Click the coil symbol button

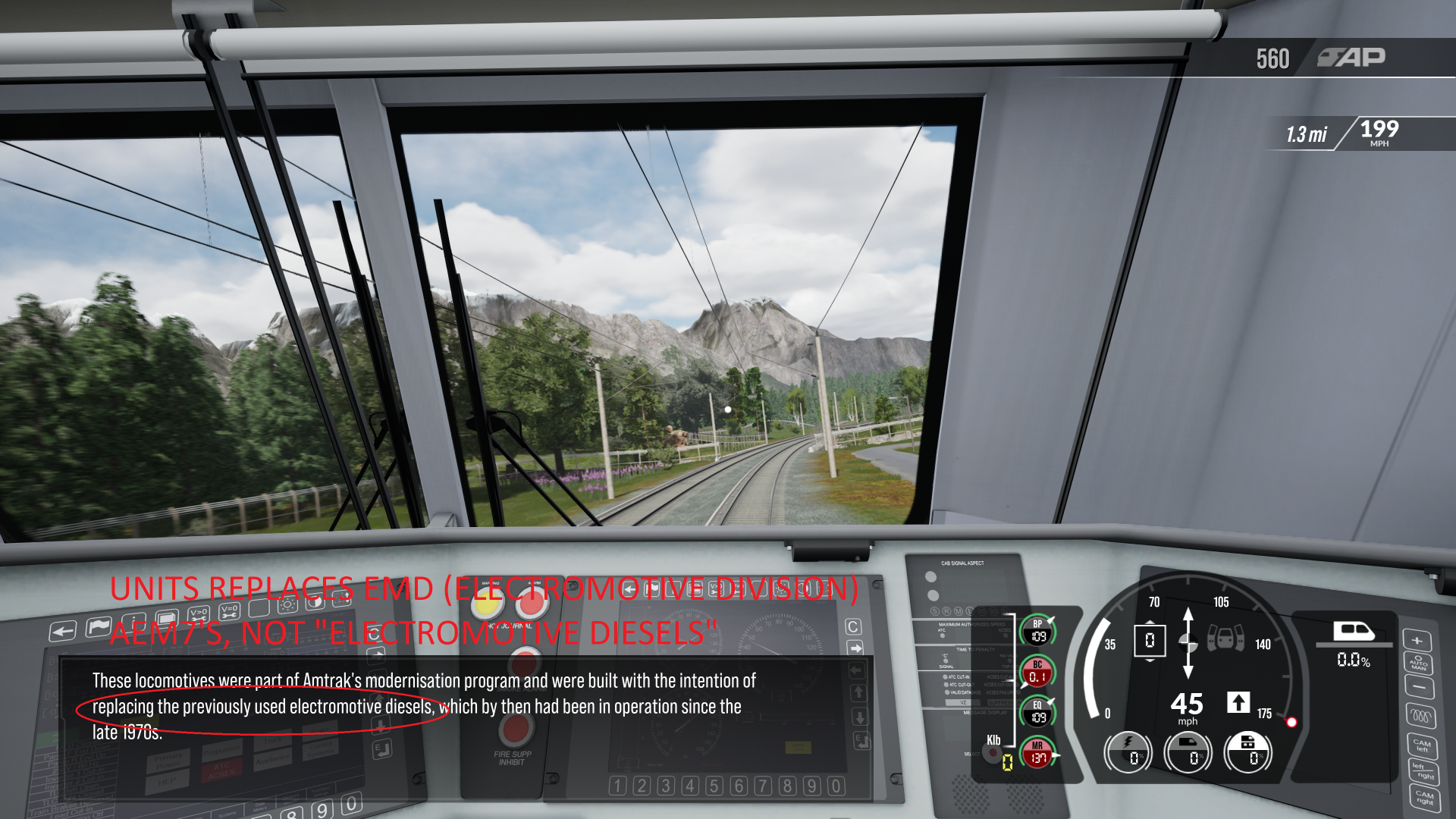pyautogui.click(x=1420, y=716)
